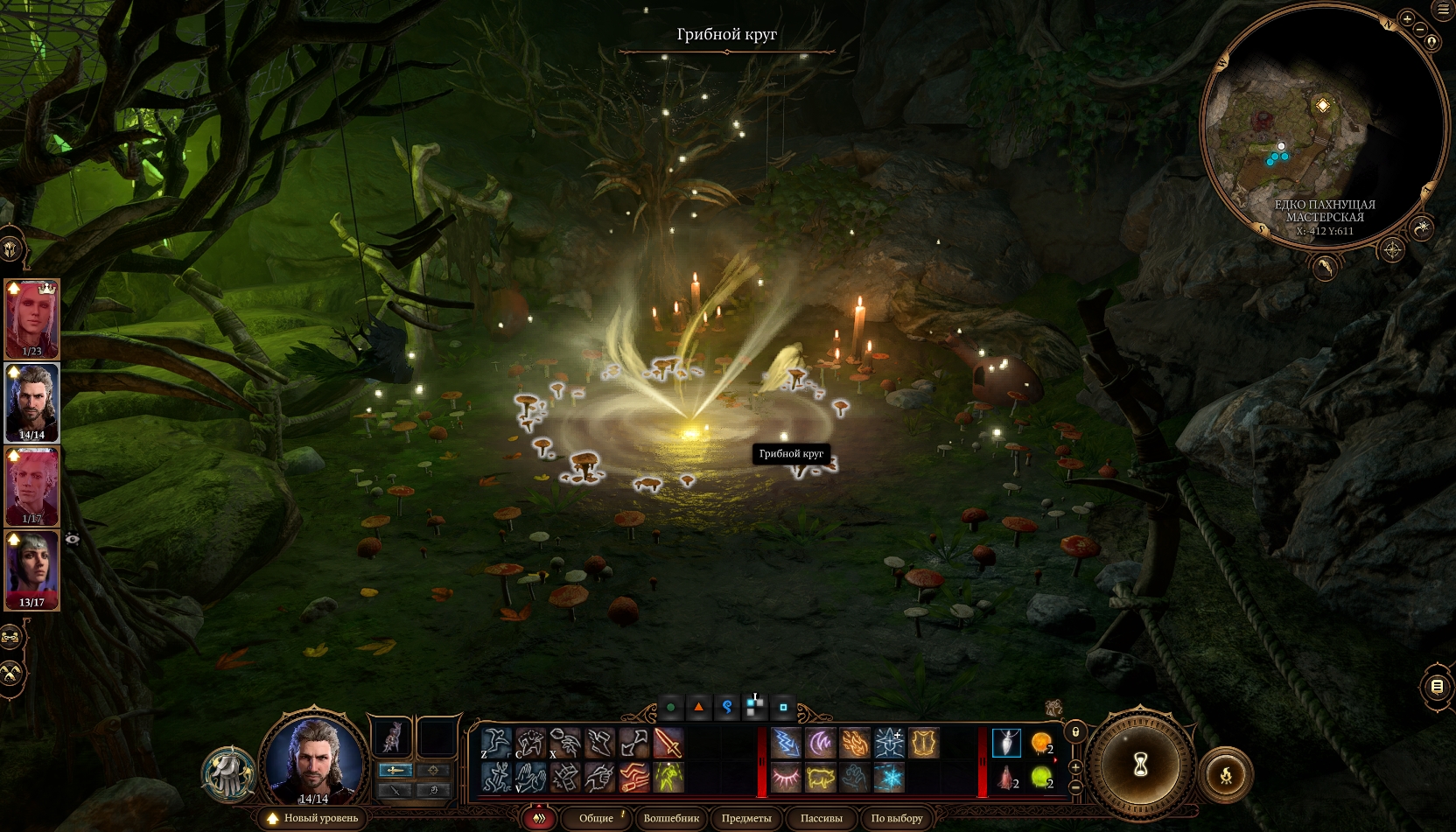Activate the red sword attack action
This screenshot has height=832, width=1456.
point(668,744)
